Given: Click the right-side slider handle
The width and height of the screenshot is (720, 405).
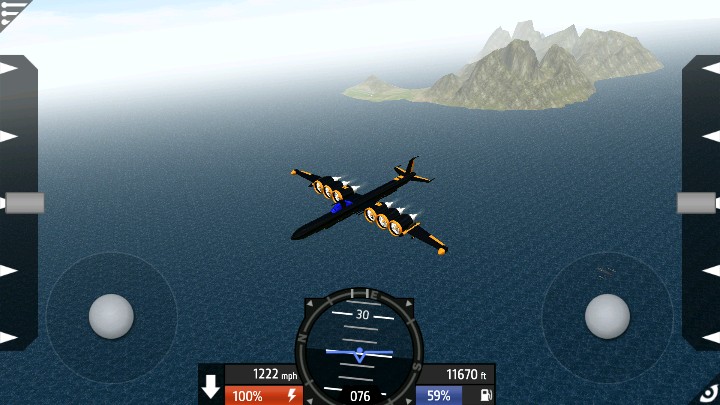Looking at the screenshot, I should [x=696, y=203].
